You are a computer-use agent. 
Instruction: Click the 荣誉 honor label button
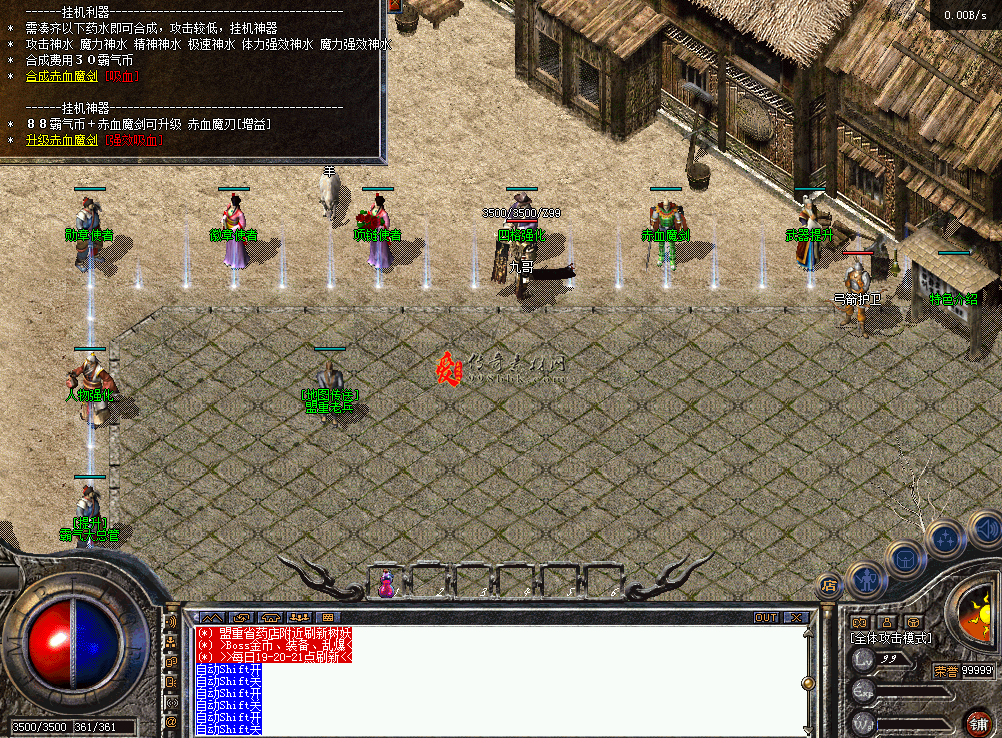945,671
